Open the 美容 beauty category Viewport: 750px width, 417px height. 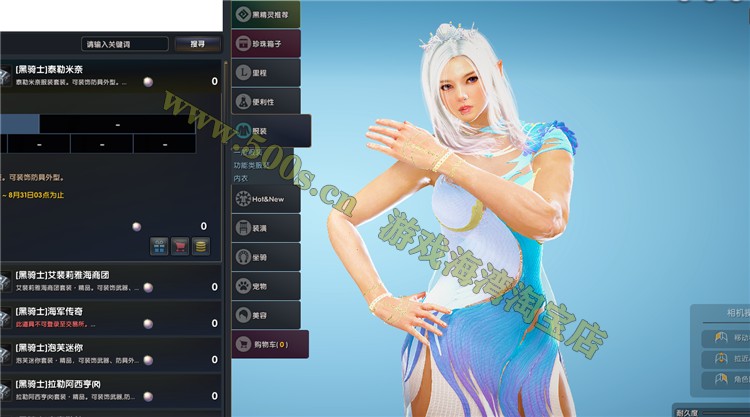267,314
